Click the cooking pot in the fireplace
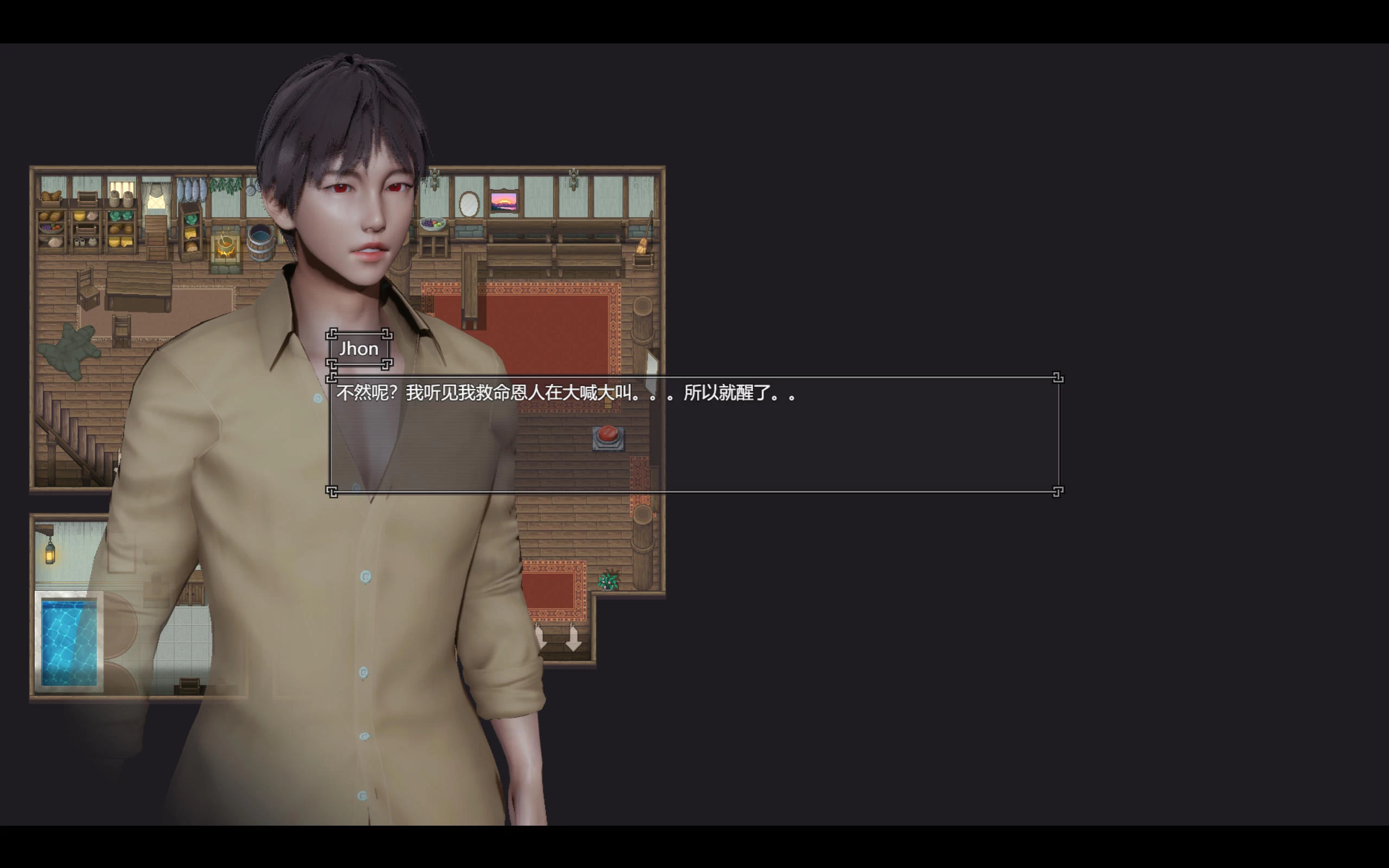The image size is (1389, 868). click(227, 244)
